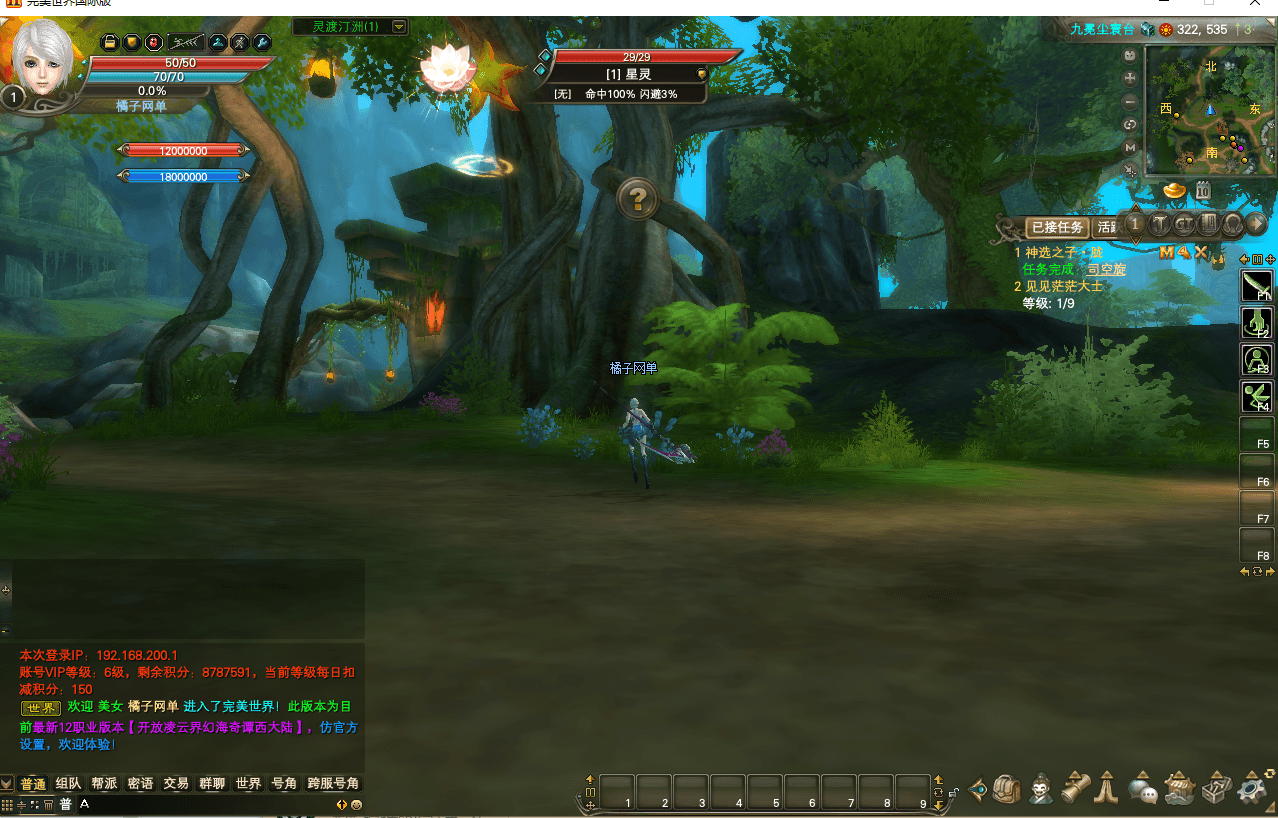Open the gear settings icon
1278x818 pixels.
(1253, 789)
